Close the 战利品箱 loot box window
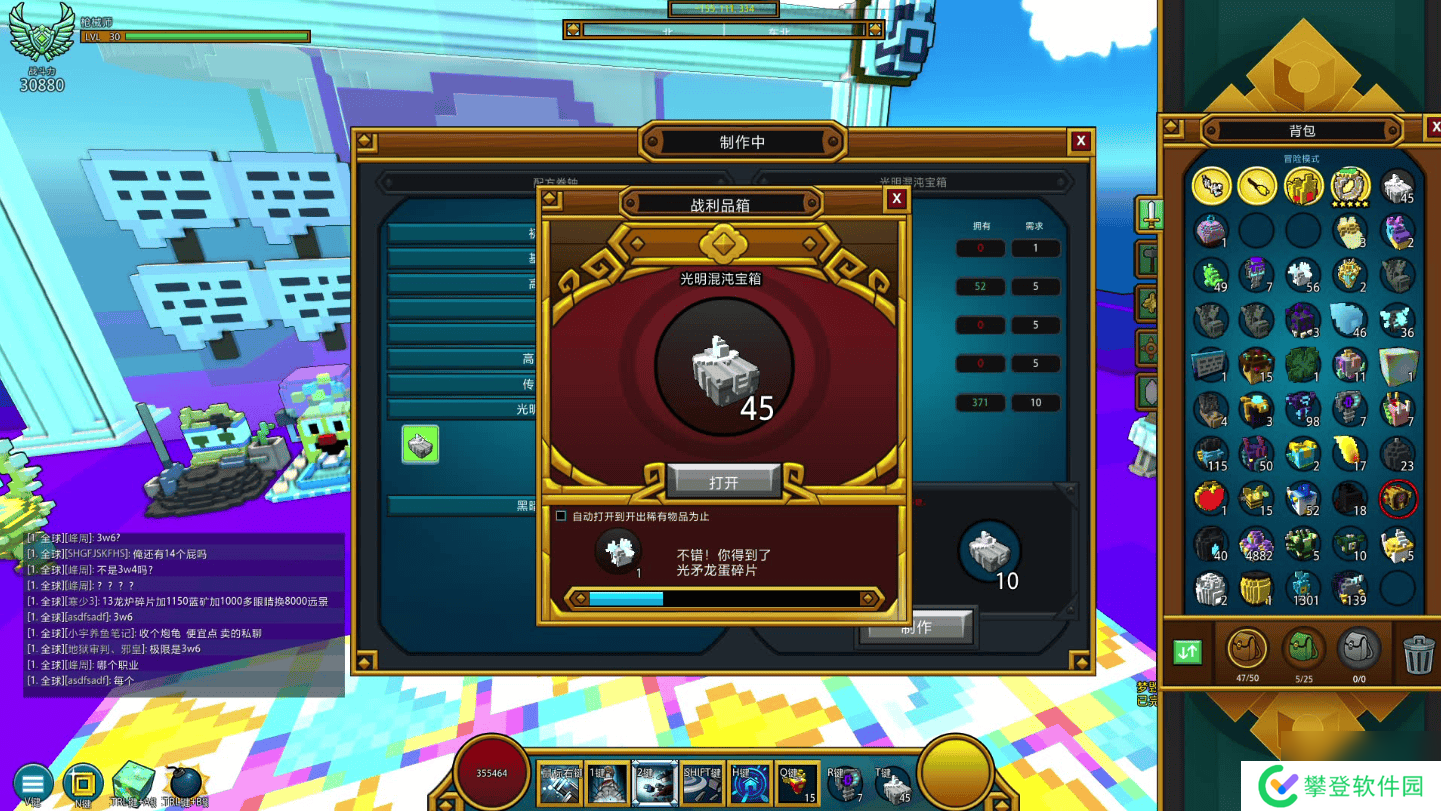Viewport: 1441px width, 811px height. [896, 199]
